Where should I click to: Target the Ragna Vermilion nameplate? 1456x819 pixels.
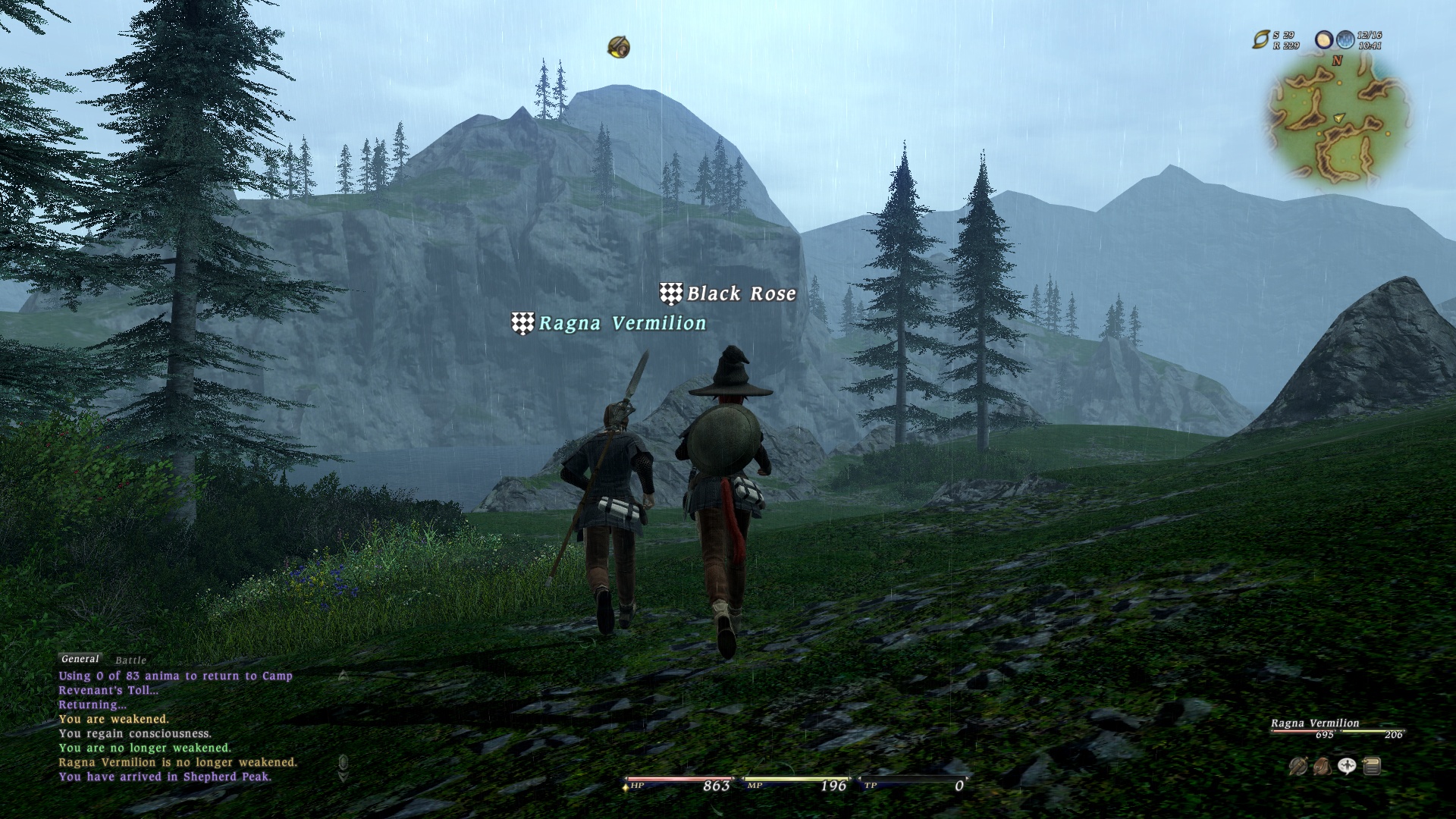pyautogui.click(x=621, y=323)
